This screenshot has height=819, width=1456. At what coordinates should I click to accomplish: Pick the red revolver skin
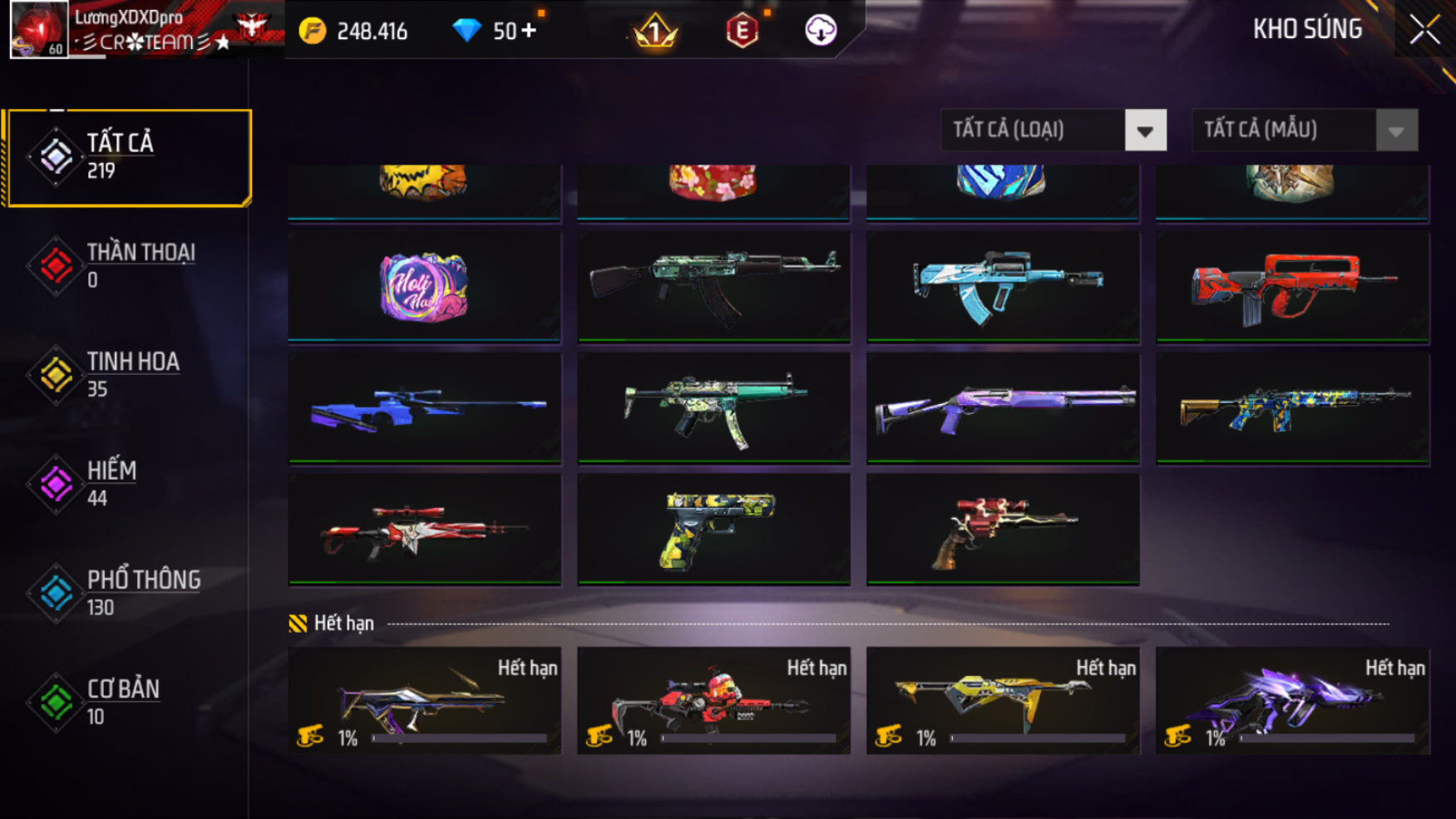pyautogui.click(x=1003, y=530)
